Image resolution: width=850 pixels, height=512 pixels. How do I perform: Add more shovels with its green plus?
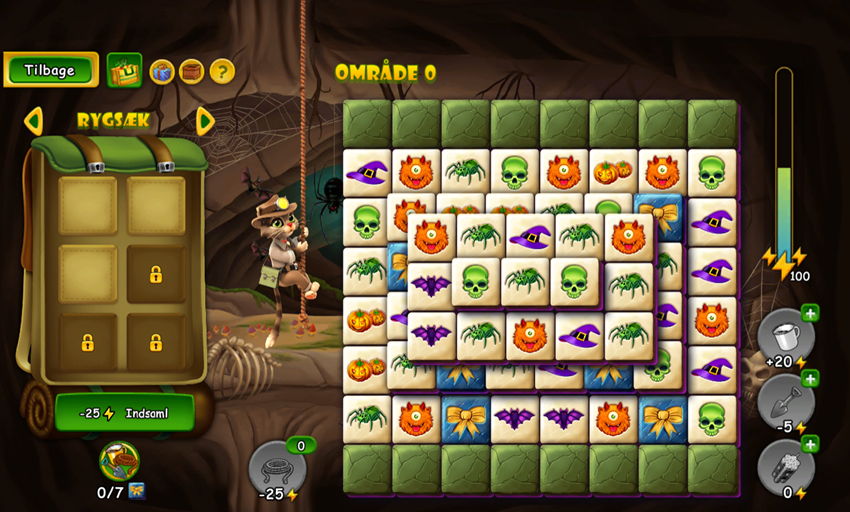[810, 378]
